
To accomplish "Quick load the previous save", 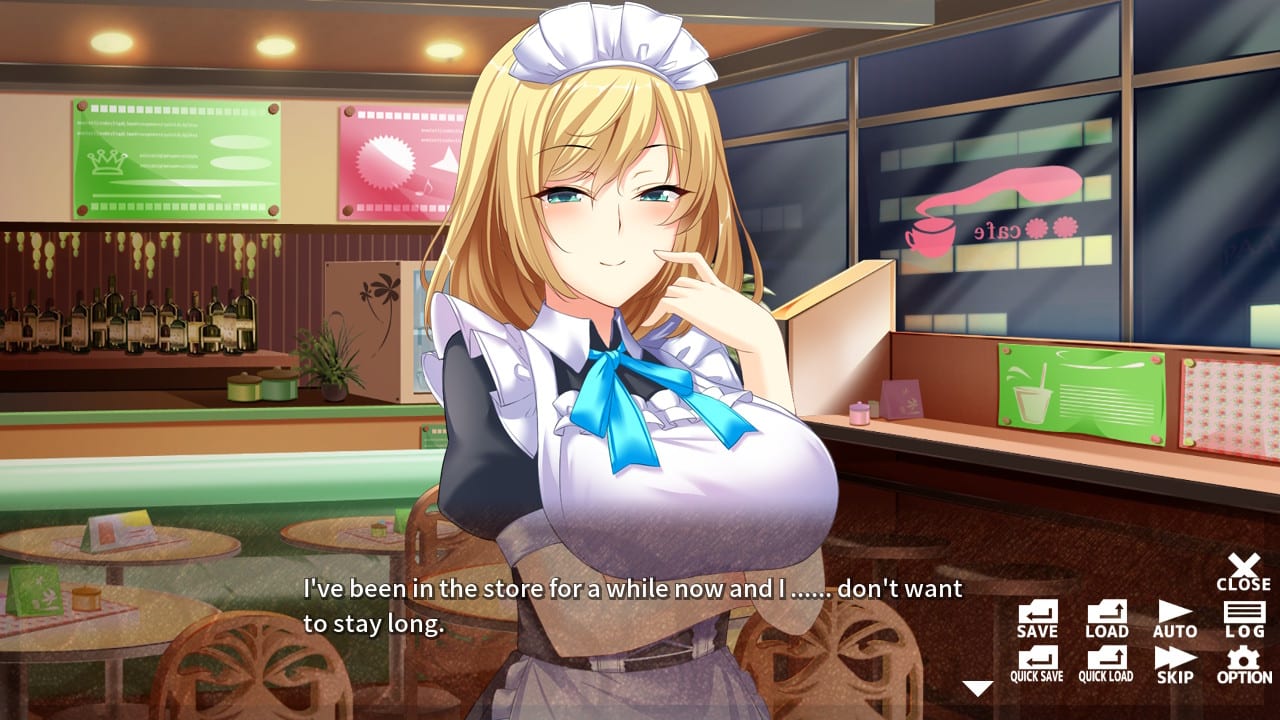I will tap(1106, 662).
